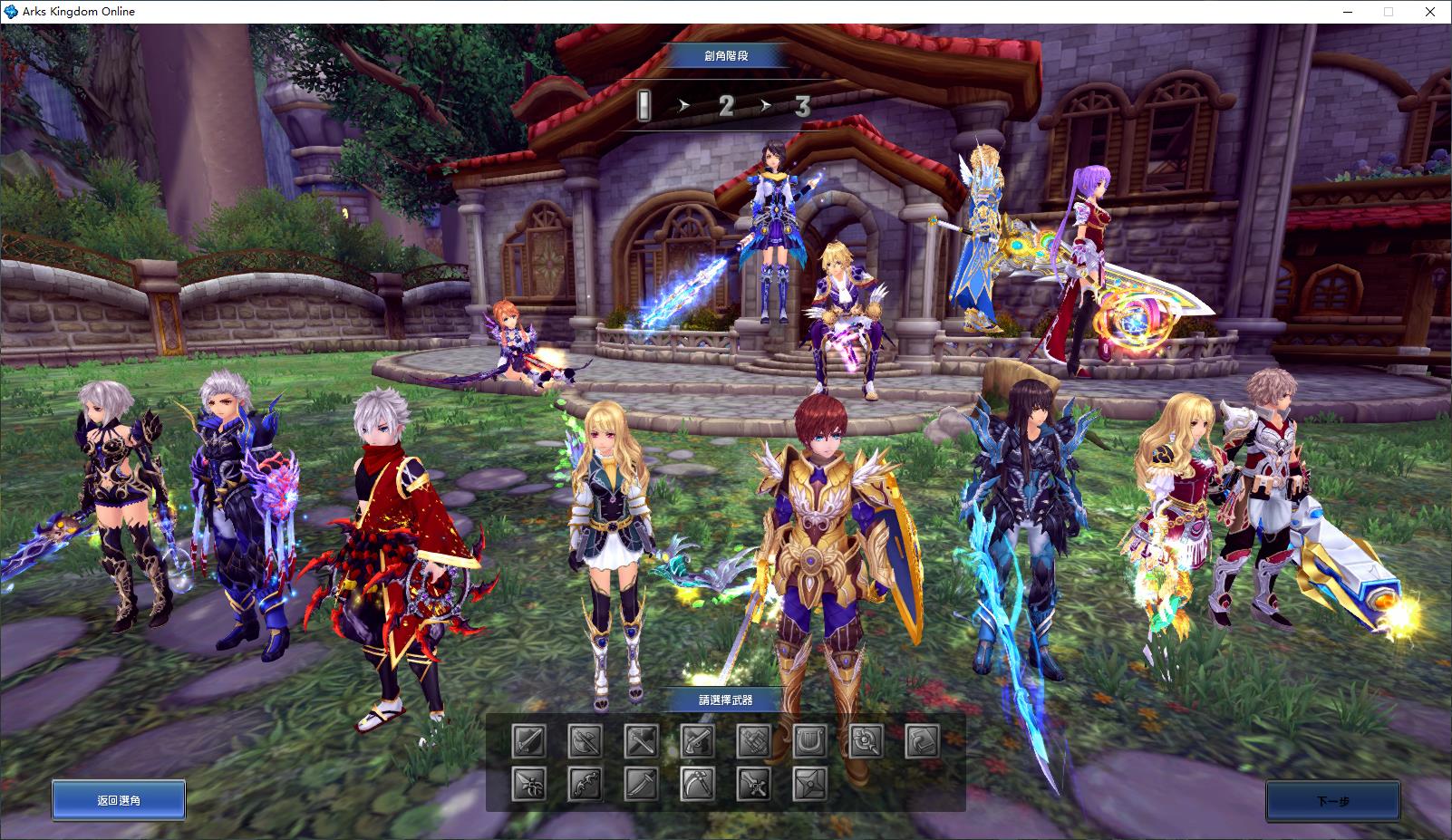Return to character select with 返回選角
Image resolution: width=1452 pixels, height=840 pixels.
pos(119,801)
